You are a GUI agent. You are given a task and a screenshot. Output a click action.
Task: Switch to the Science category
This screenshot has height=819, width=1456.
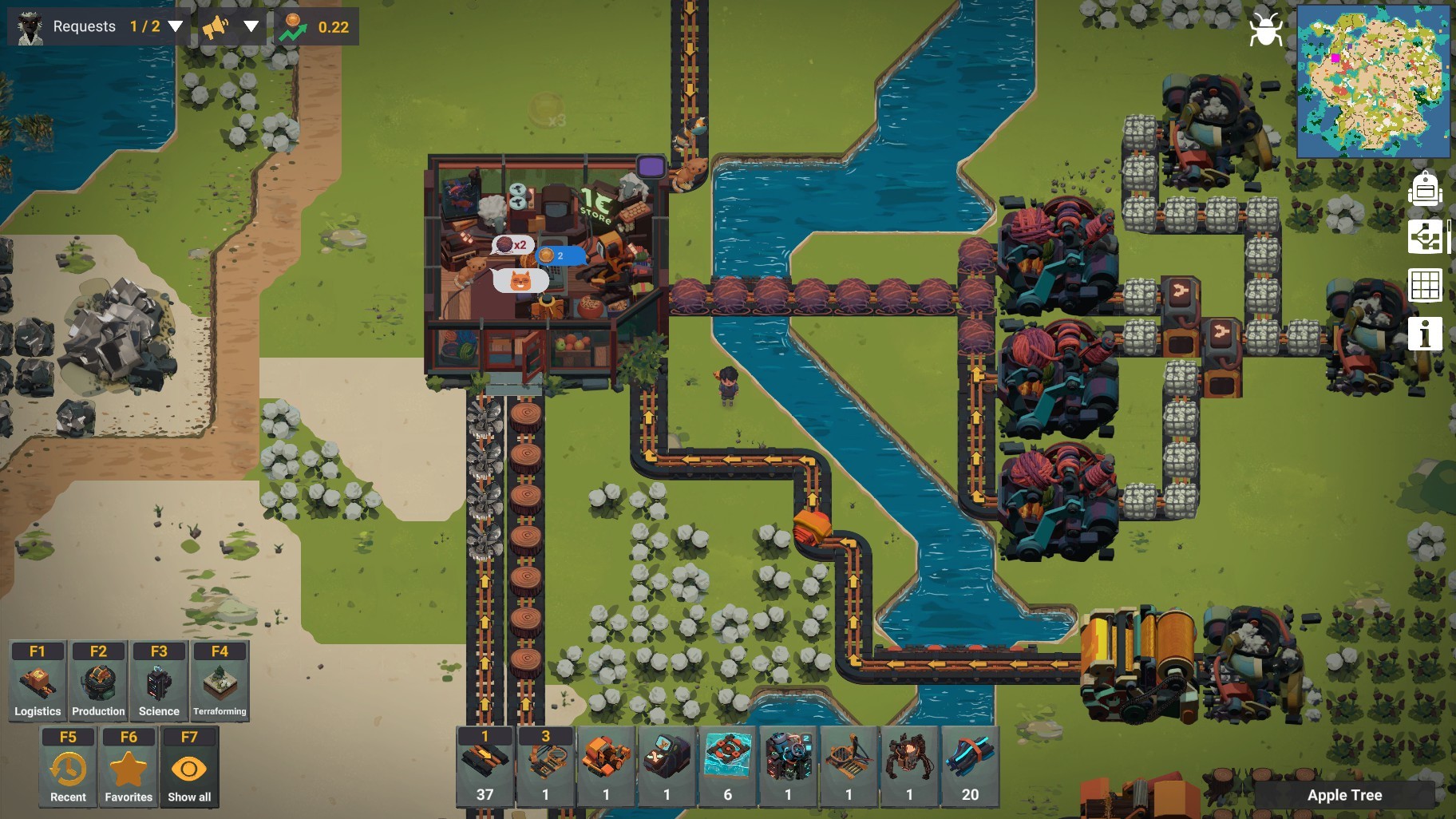[x=159, y=681]
